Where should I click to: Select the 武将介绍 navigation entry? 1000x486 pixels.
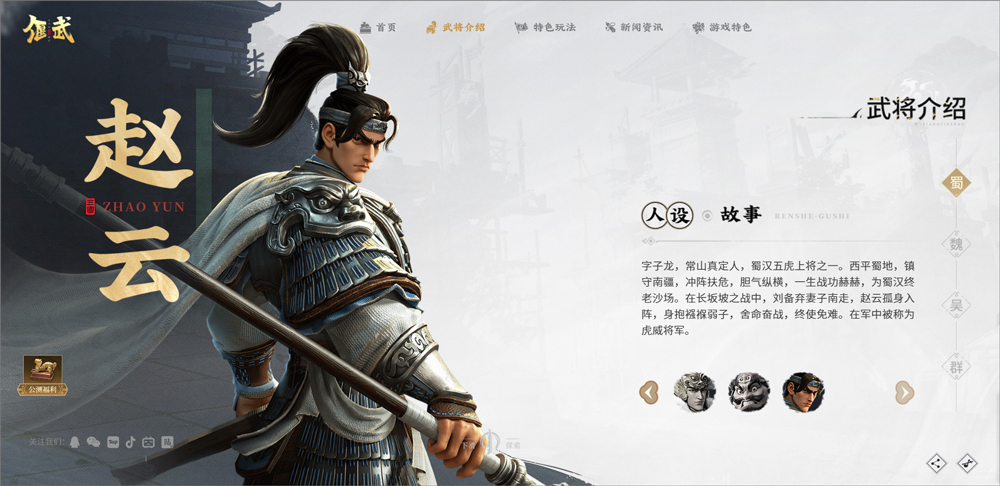(x=455, y=27)
